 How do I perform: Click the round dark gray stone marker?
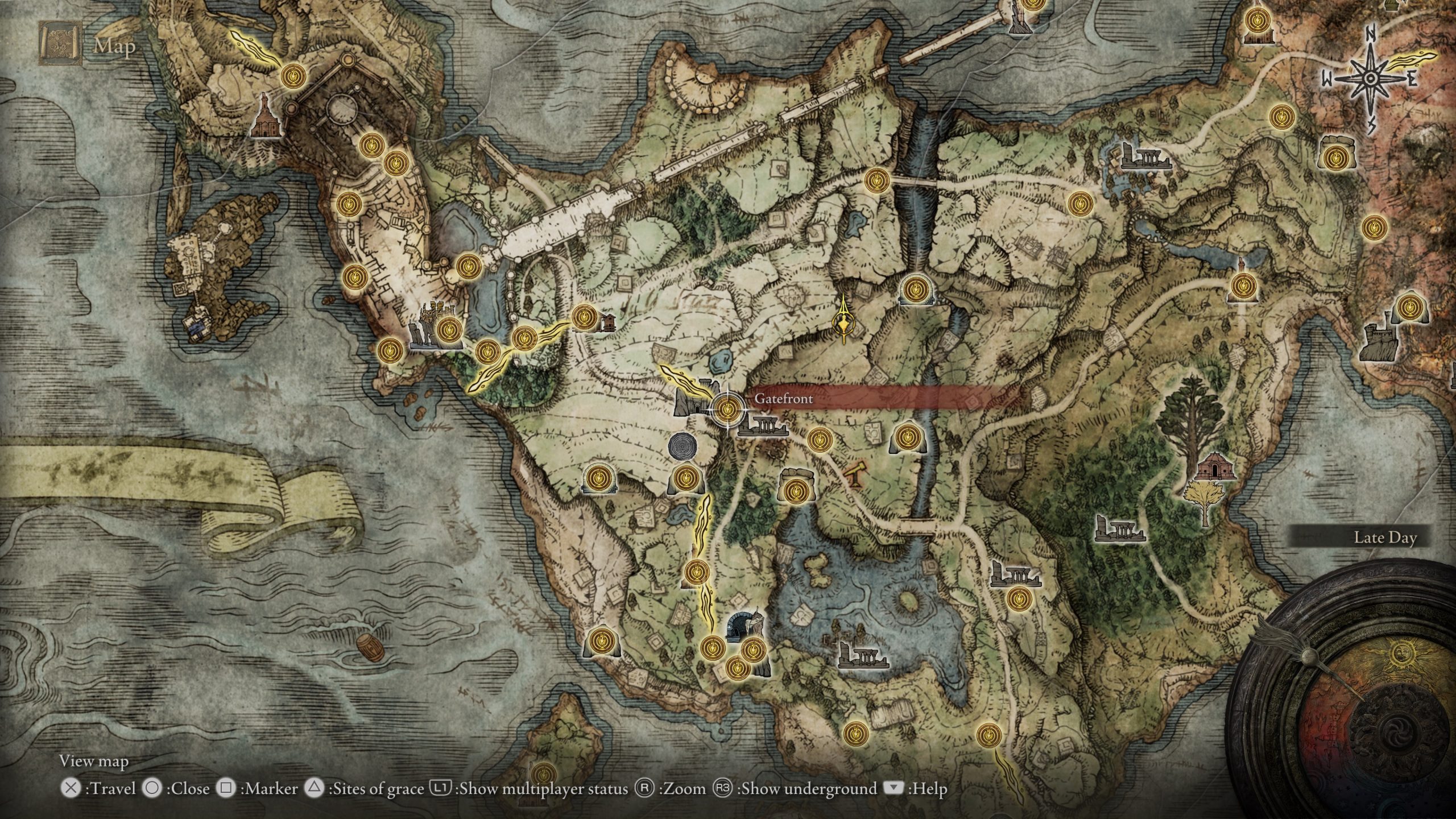click(x=682, y=446)
